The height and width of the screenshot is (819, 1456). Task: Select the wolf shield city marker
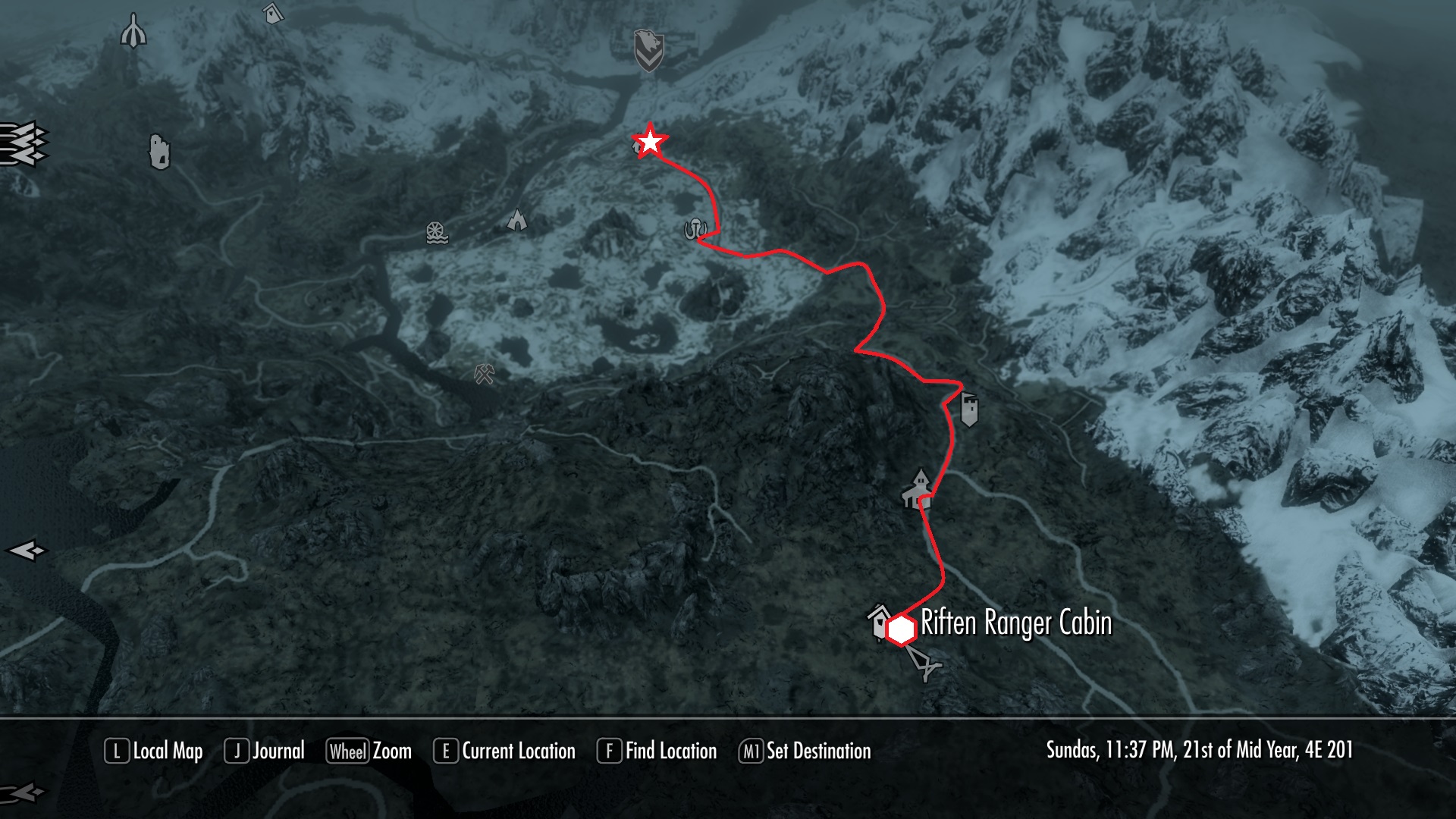pos(648,50)
